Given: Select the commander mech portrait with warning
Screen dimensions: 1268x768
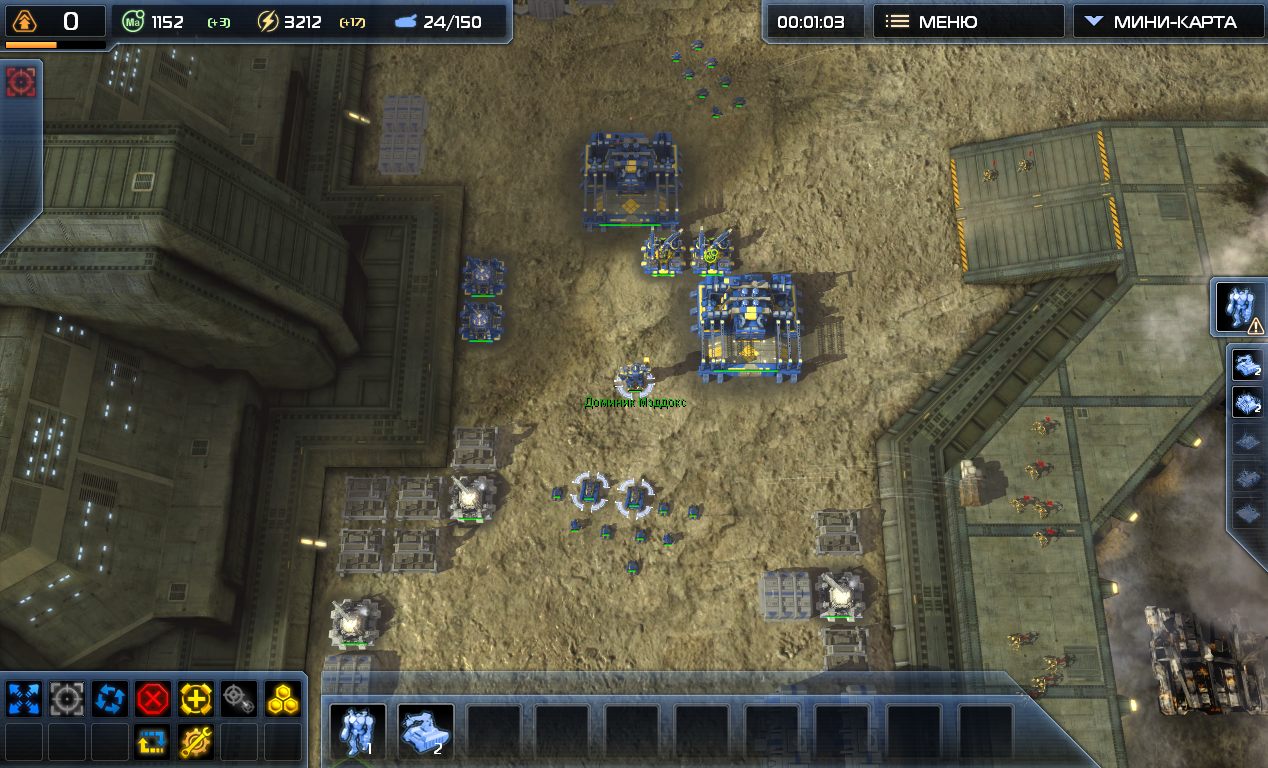Looking at the screenshot, I should [x=1240, y=307].
